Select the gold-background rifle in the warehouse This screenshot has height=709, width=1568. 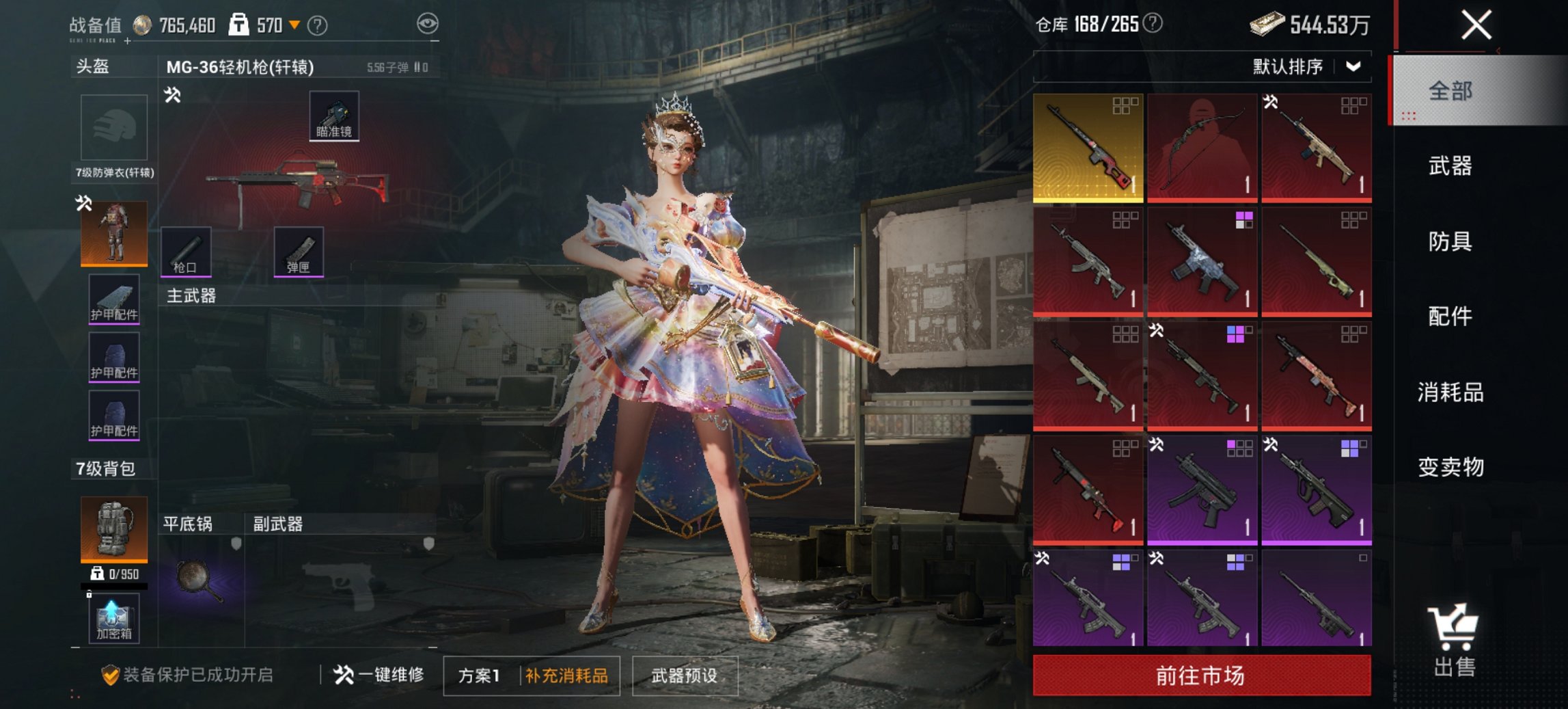point(1088,148)
